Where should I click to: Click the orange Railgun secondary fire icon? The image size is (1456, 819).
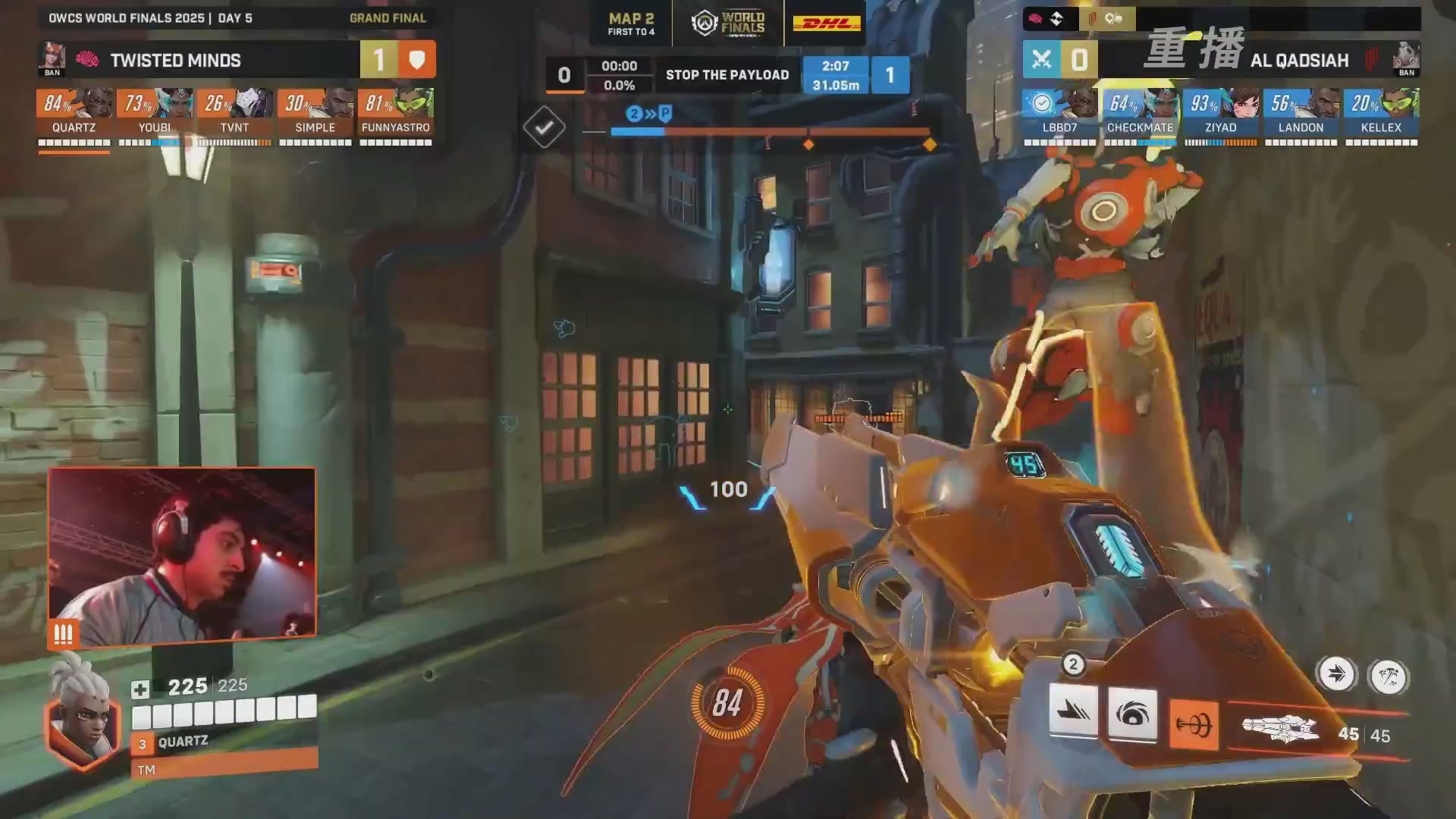(1194, 725)
